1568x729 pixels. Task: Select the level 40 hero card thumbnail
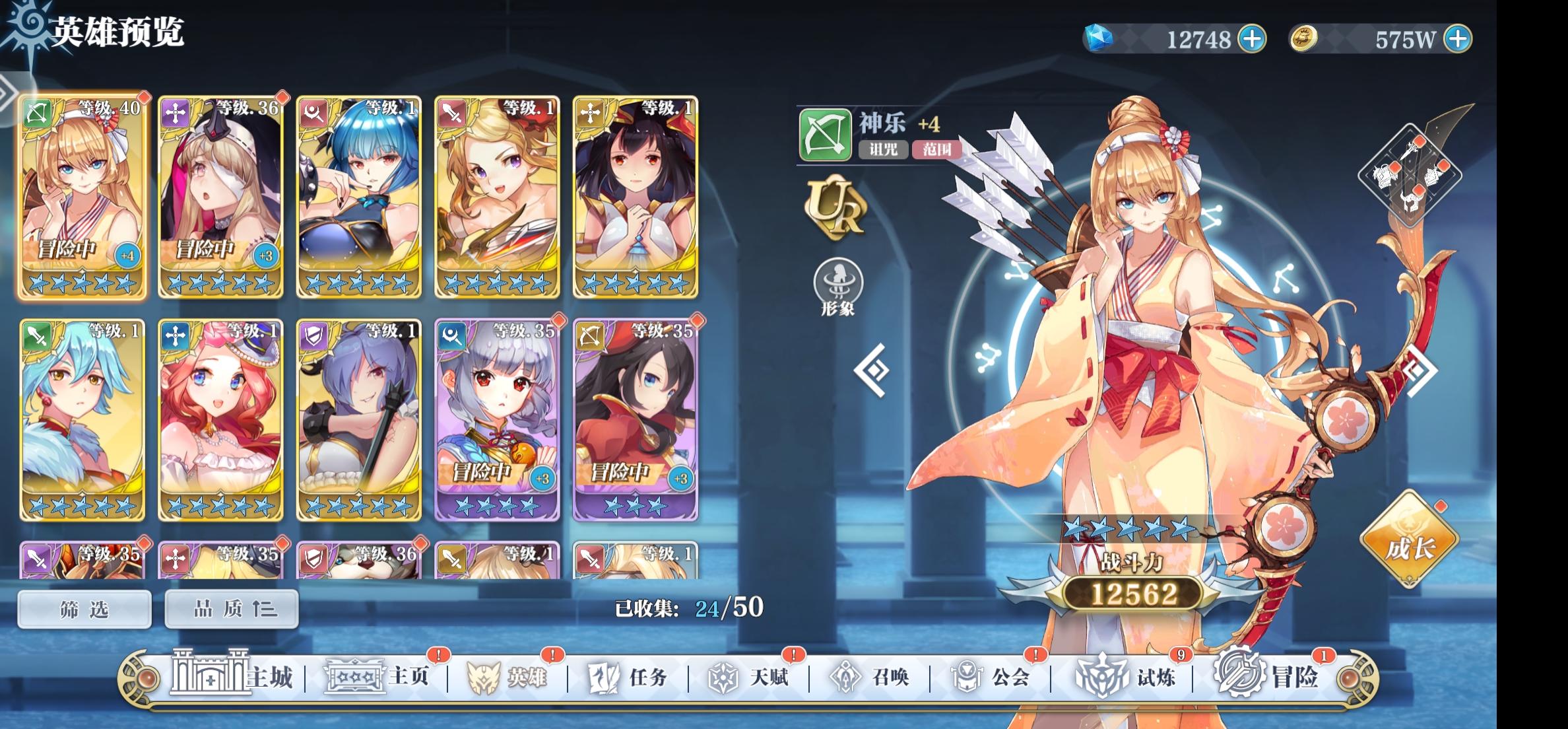tap(82, 195)
